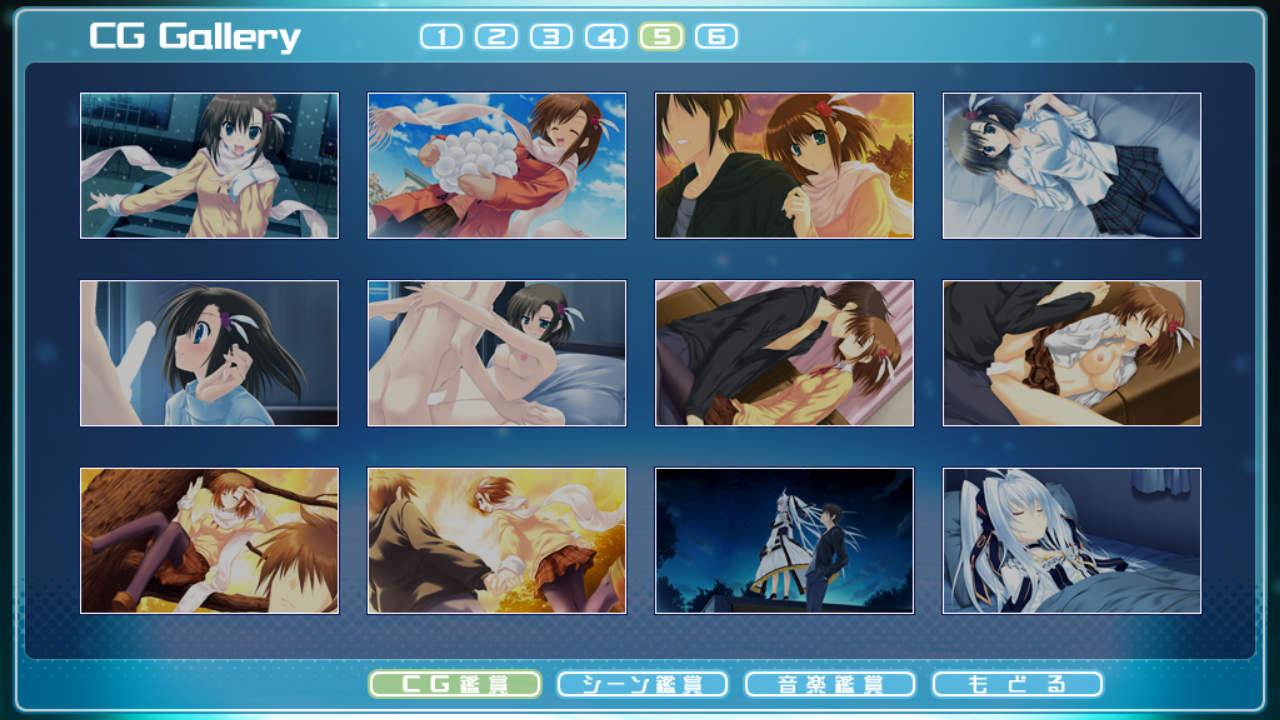
Task: Open the シーン鑑賞 scene viewer
Action: [642, 684]
